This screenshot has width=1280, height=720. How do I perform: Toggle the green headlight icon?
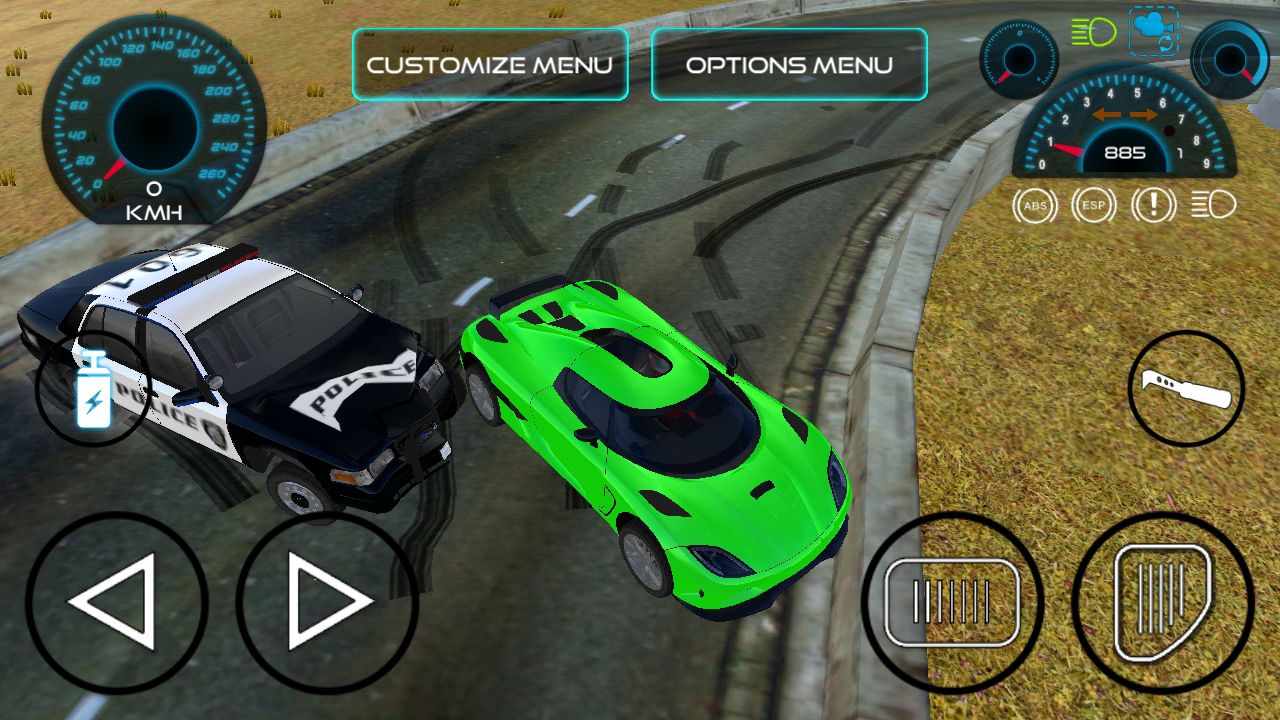[x=1094, y=32]
